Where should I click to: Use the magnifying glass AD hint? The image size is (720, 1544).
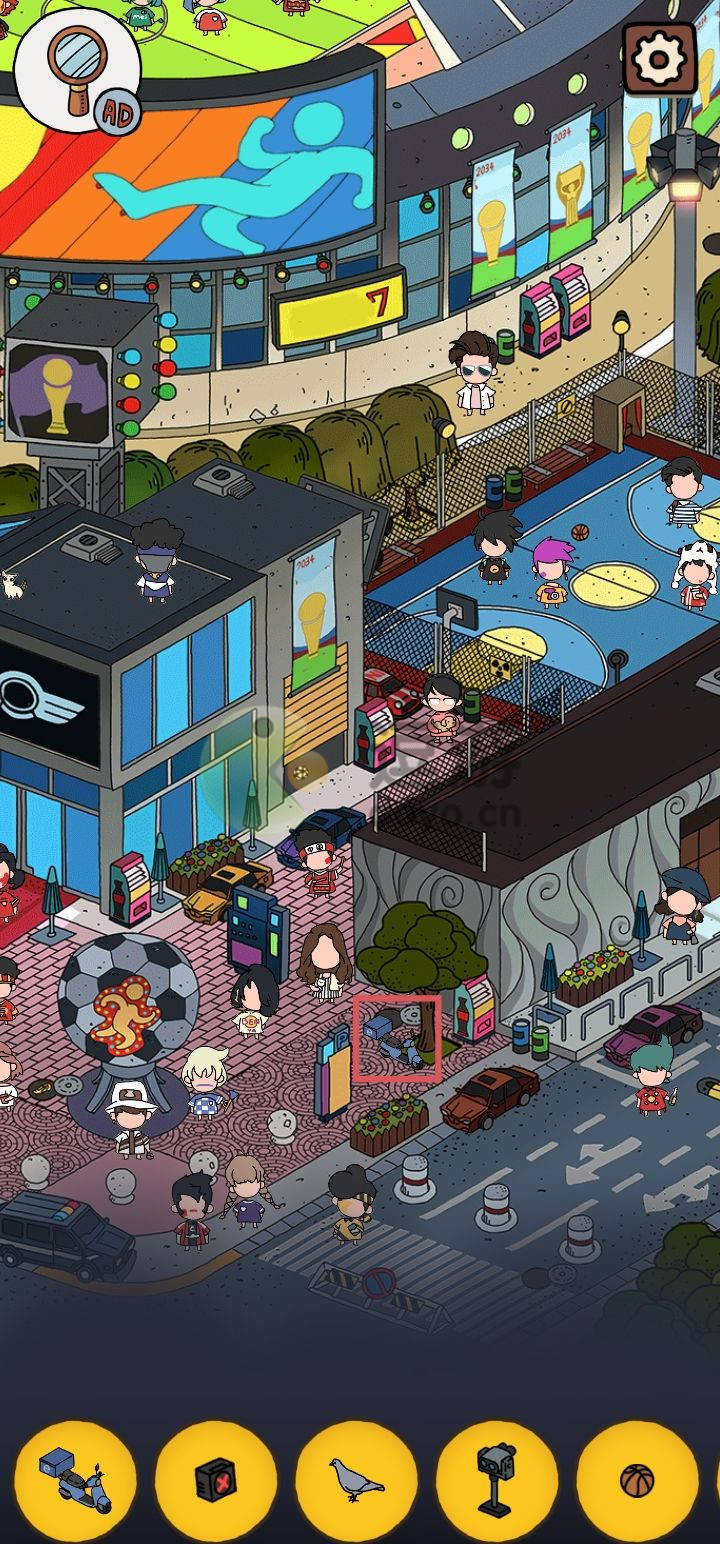[x=78, y=70]
